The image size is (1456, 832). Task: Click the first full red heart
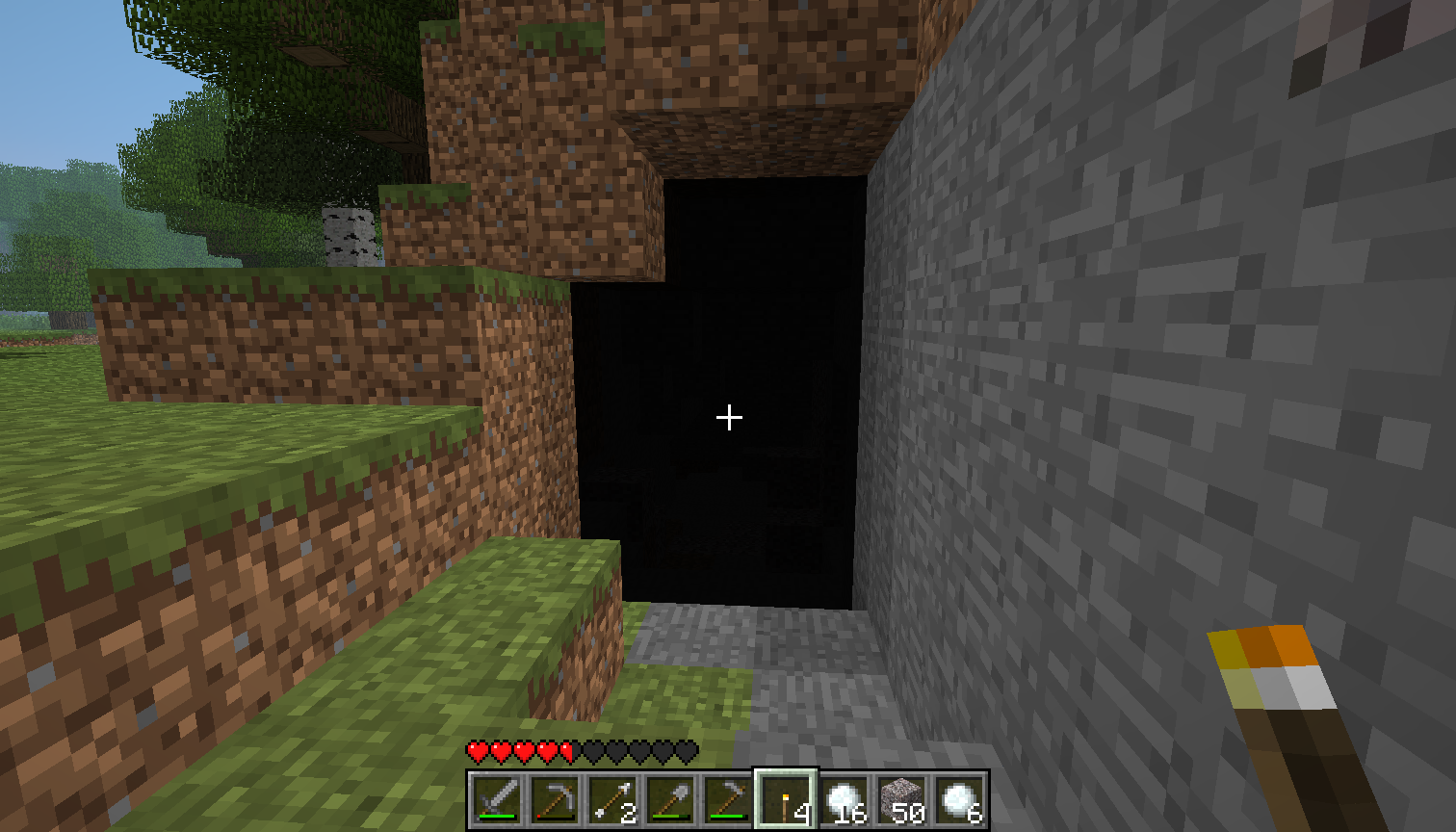(478, 749)
